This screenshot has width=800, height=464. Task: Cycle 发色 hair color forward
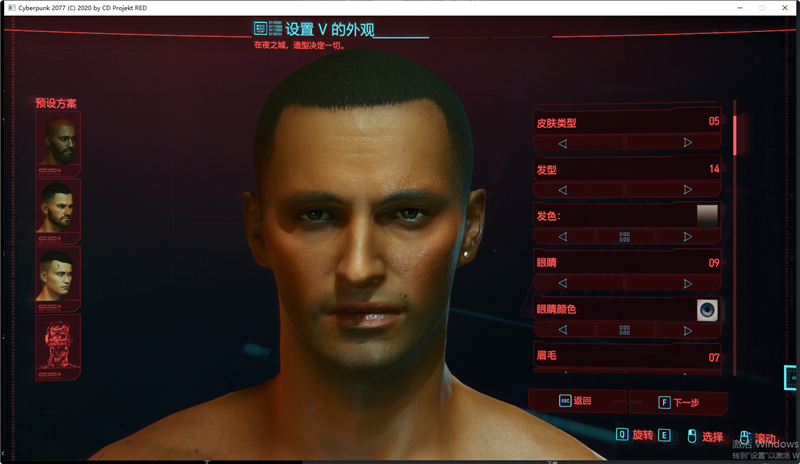click(x=688, y=237)
